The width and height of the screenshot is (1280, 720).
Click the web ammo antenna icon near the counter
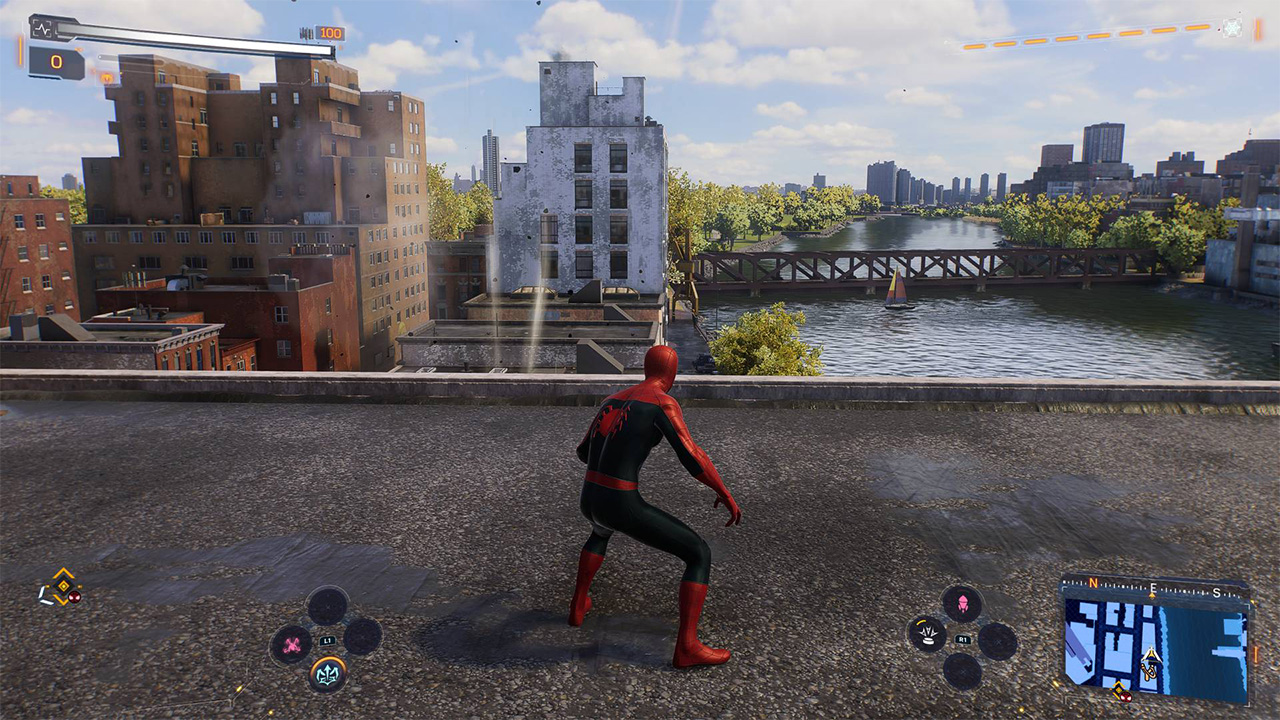click(x=306, y=32)
